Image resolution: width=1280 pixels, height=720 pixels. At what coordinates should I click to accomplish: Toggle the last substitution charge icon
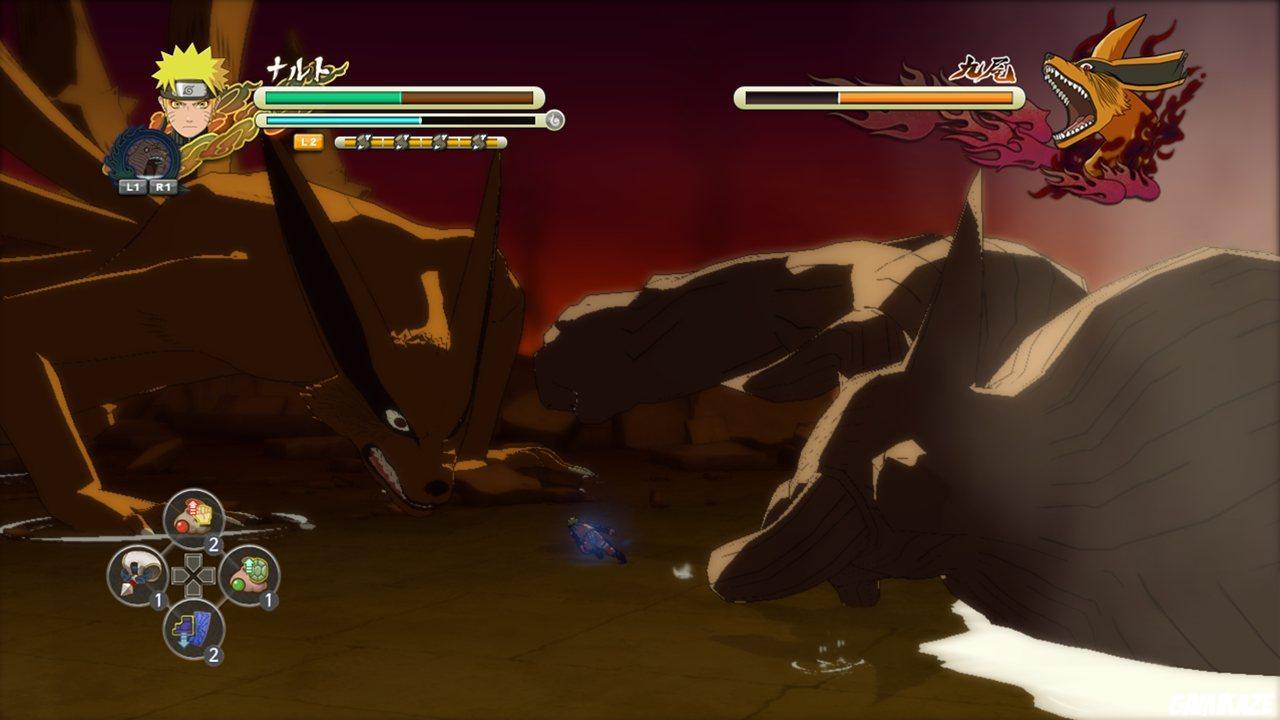477,142
